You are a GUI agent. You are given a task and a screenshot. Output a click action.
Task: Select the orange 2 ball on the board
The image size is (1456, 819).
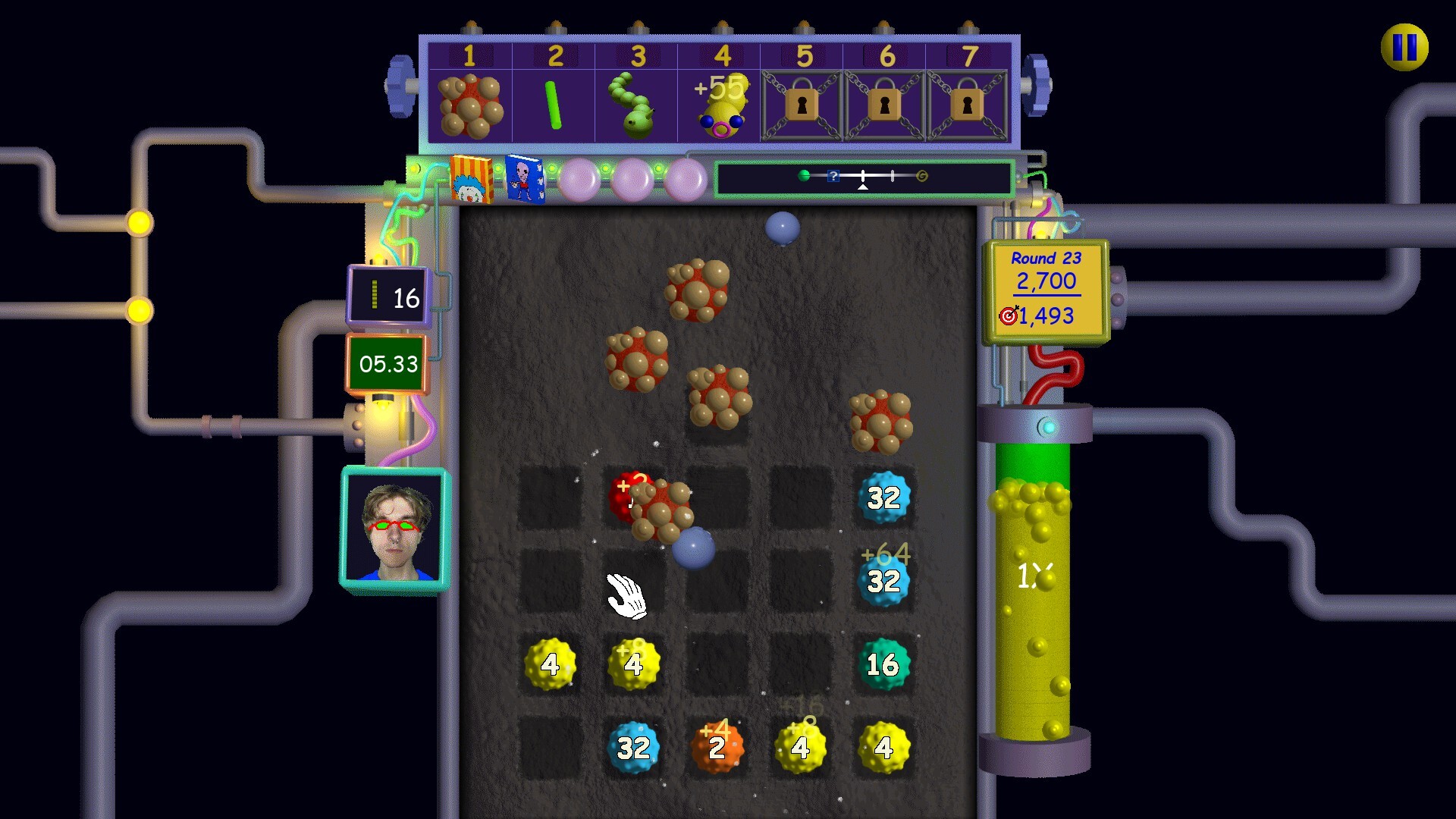[x=717, y=748]
